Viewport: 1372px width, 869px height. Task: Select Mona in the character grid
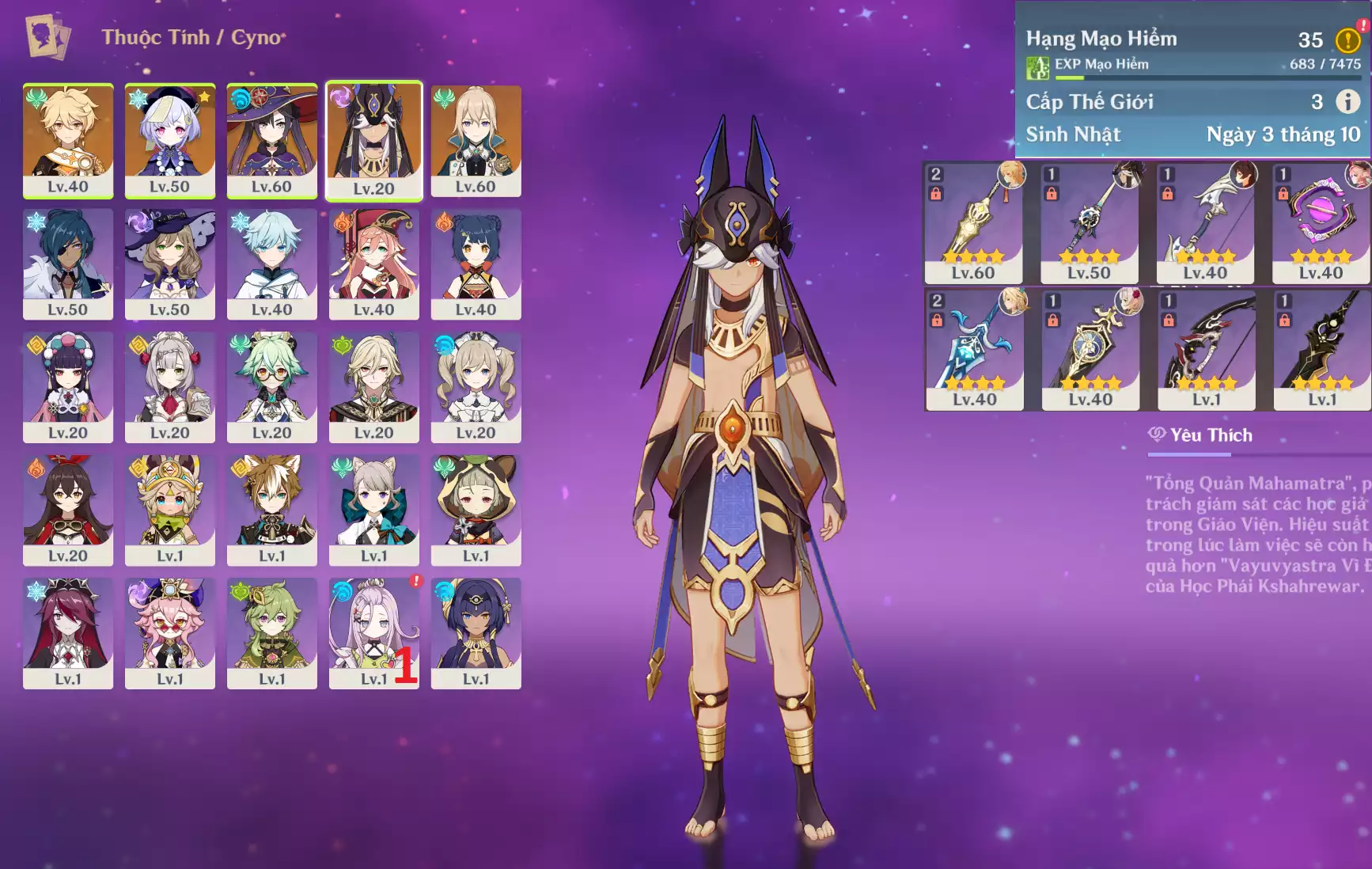[271, 140]
